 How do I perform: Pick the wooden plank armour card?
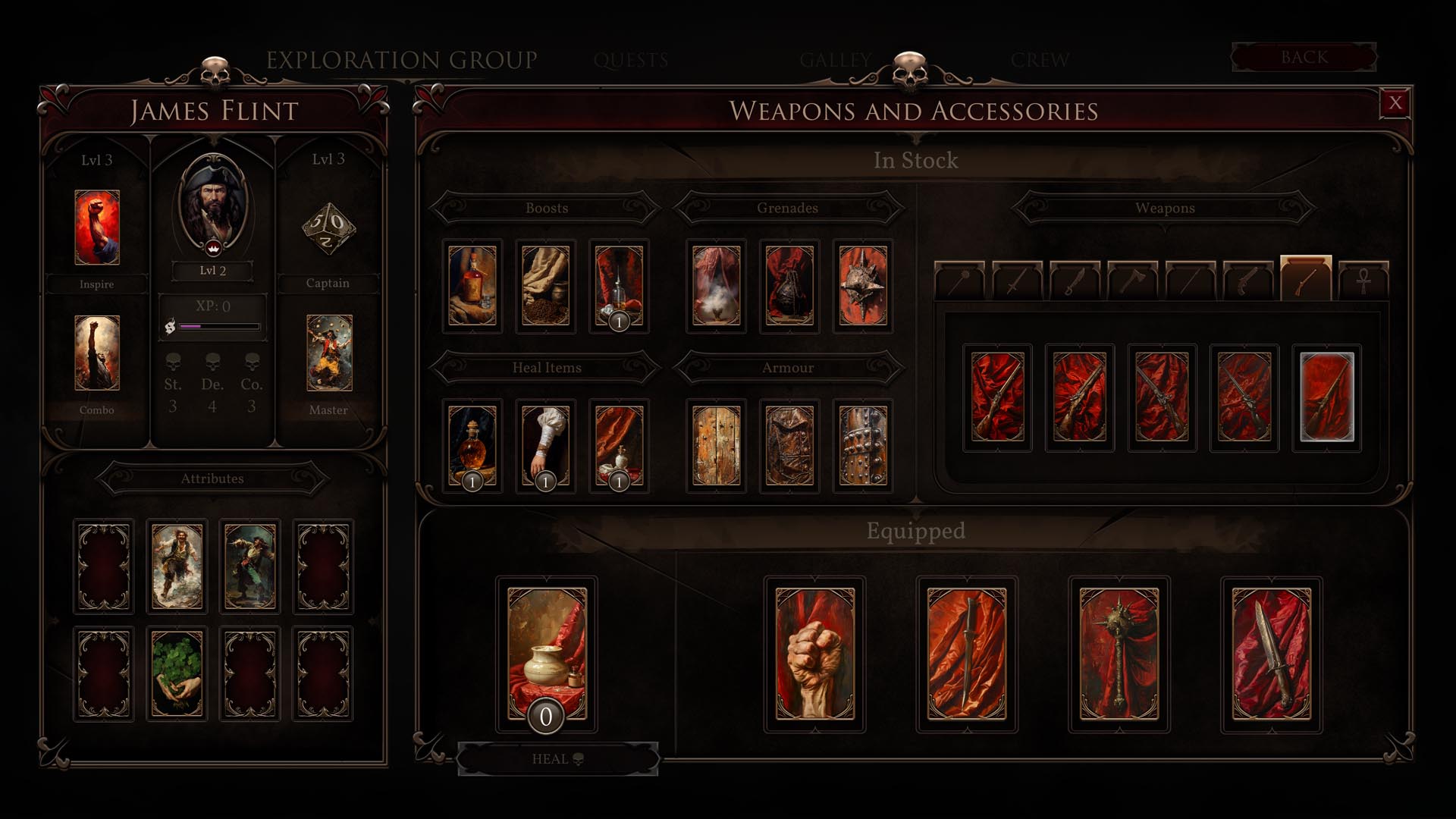coord(716,446)
